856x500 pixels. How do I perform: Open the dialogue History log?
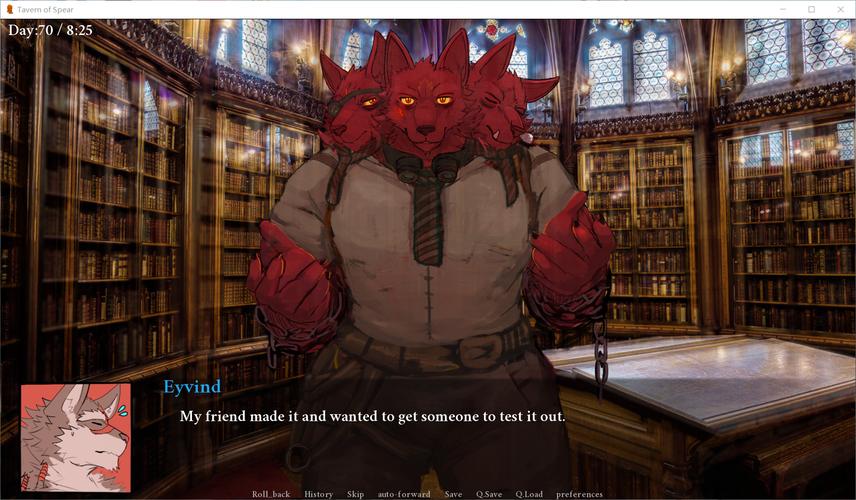pyautogui.click(x=319, y=494)
